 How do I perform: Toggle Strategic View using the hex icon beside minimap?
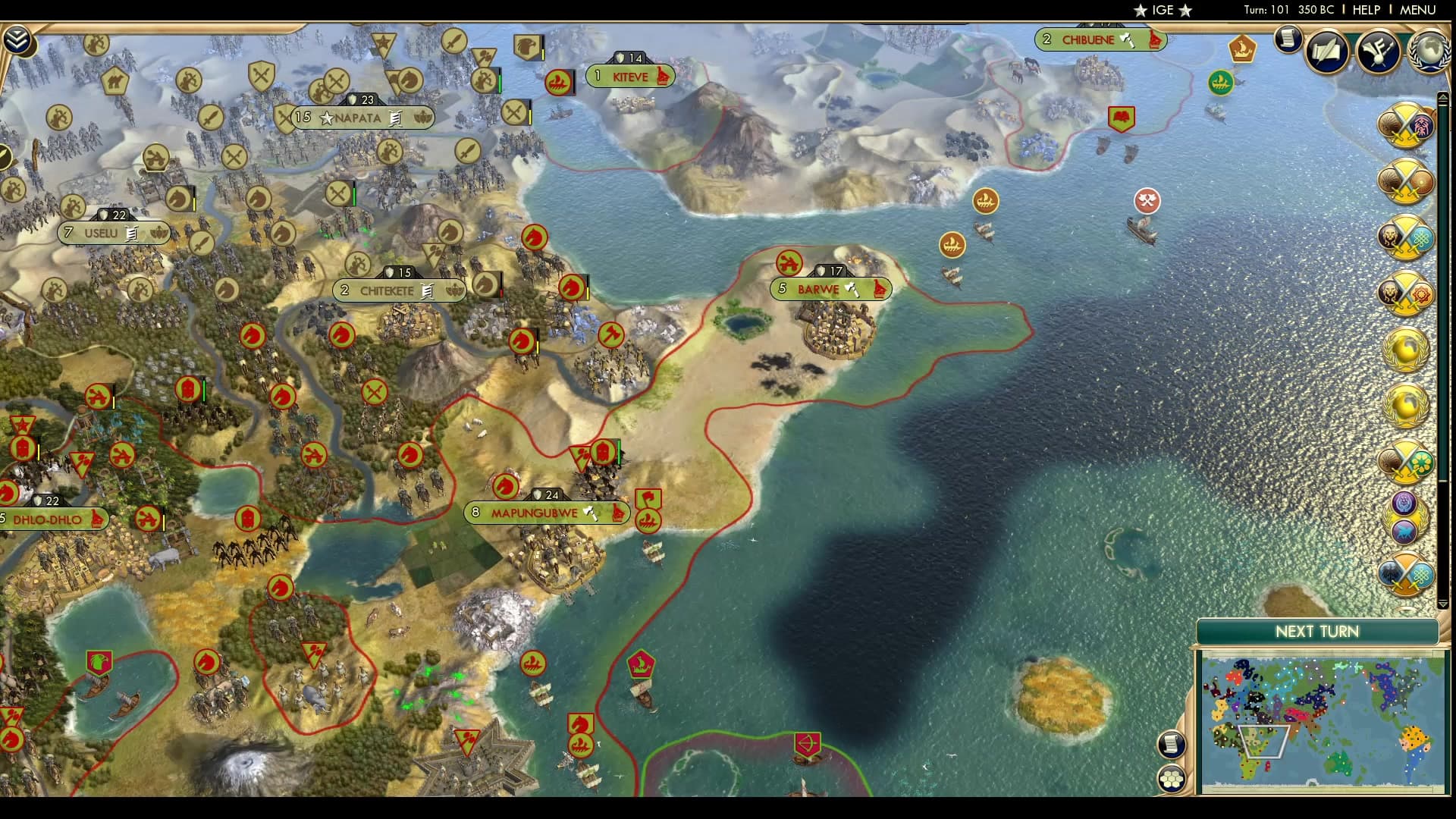pos(1172,780)
